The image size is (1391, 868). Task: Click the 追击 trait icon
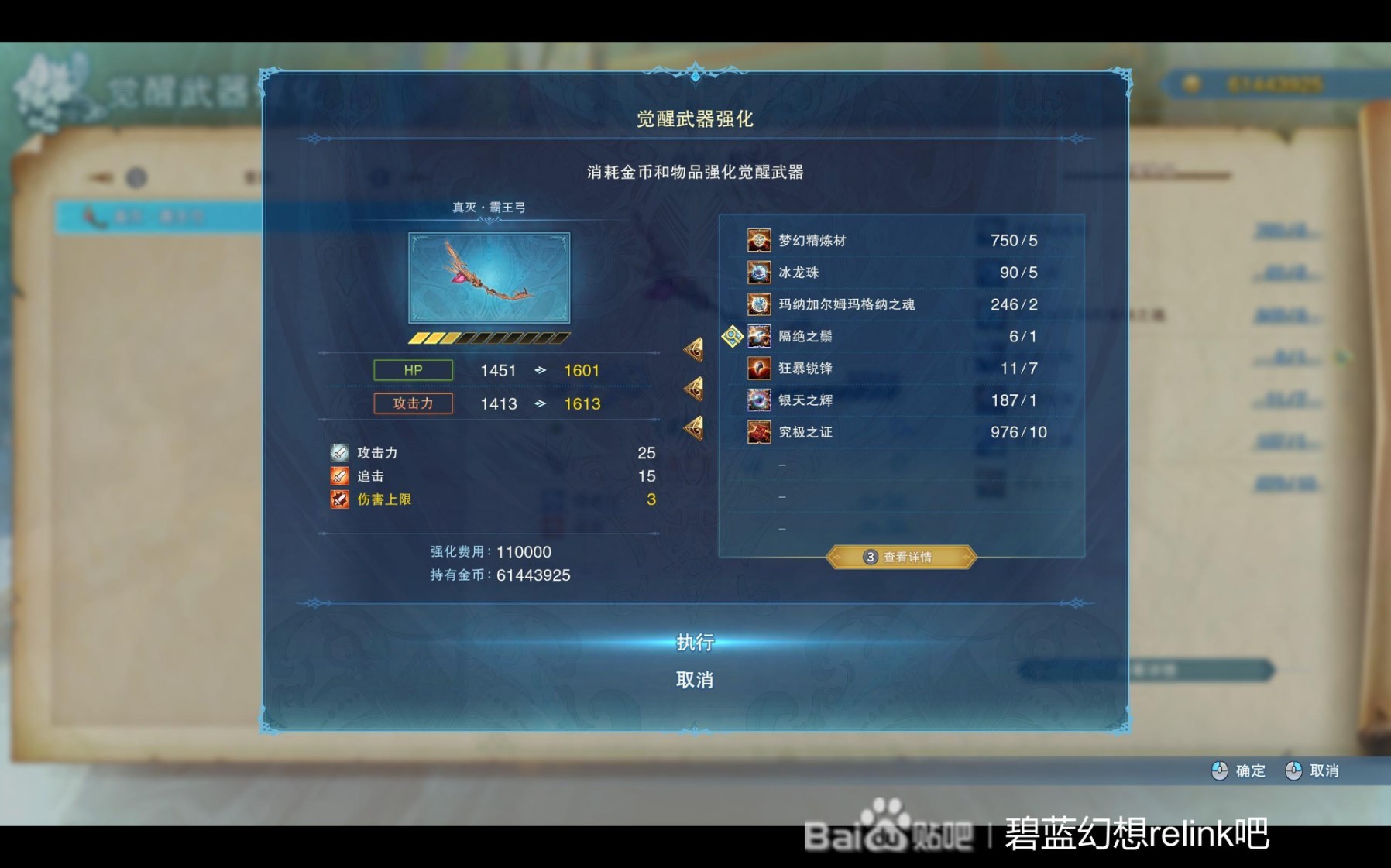pyautogui.click(x=338, y=475)
